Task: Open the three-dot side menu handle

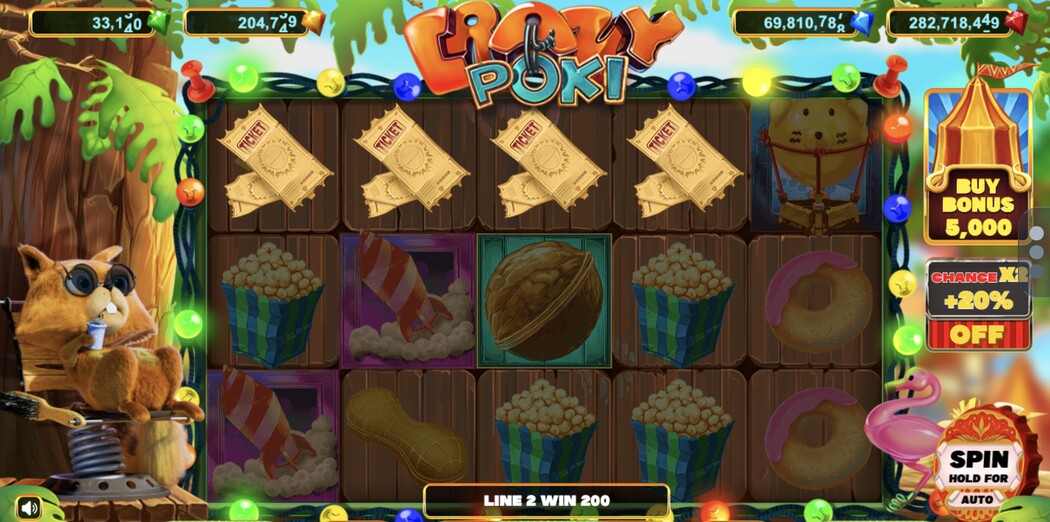Action: 1036,250
